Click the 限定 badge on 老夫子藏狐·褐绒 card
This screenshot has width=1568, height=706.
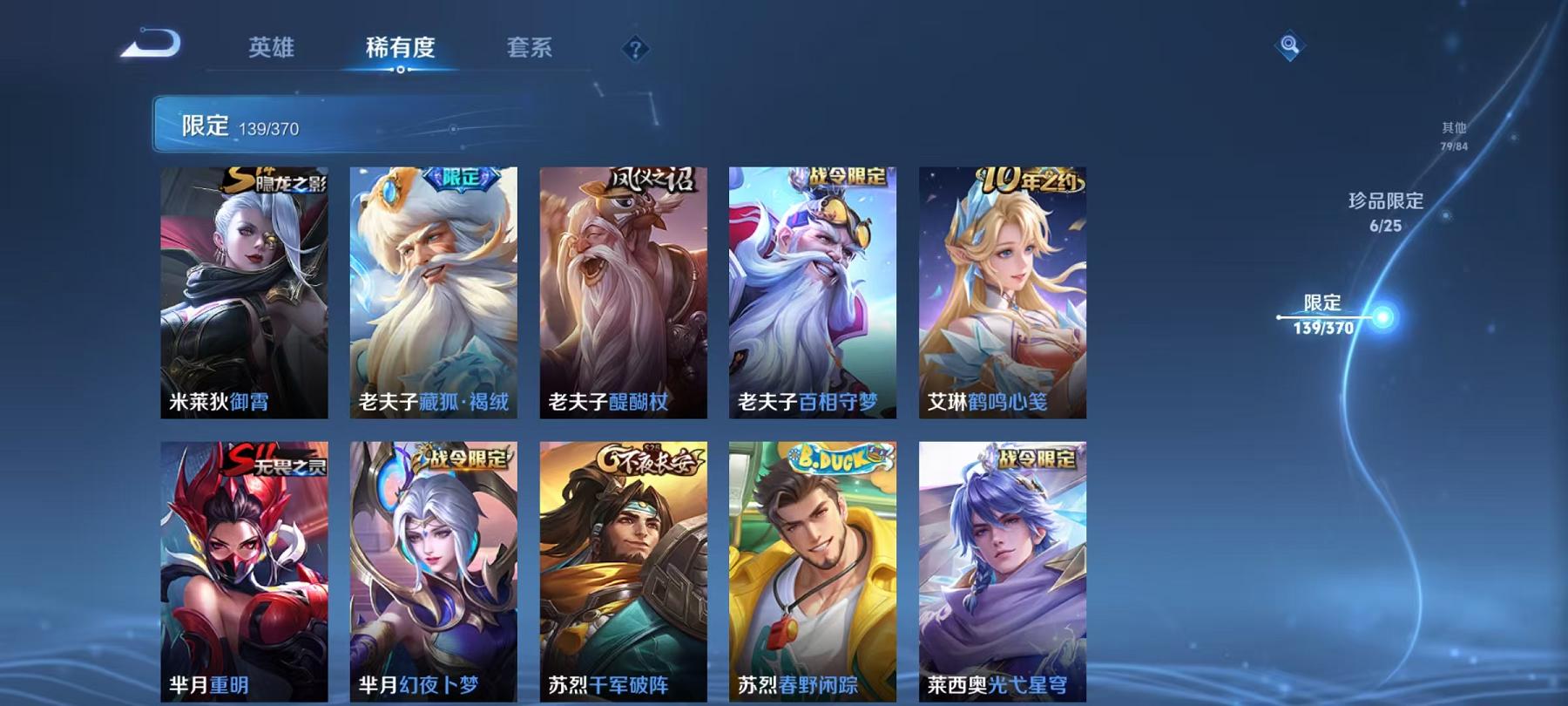pyautogui.click(x=462, y=176)
